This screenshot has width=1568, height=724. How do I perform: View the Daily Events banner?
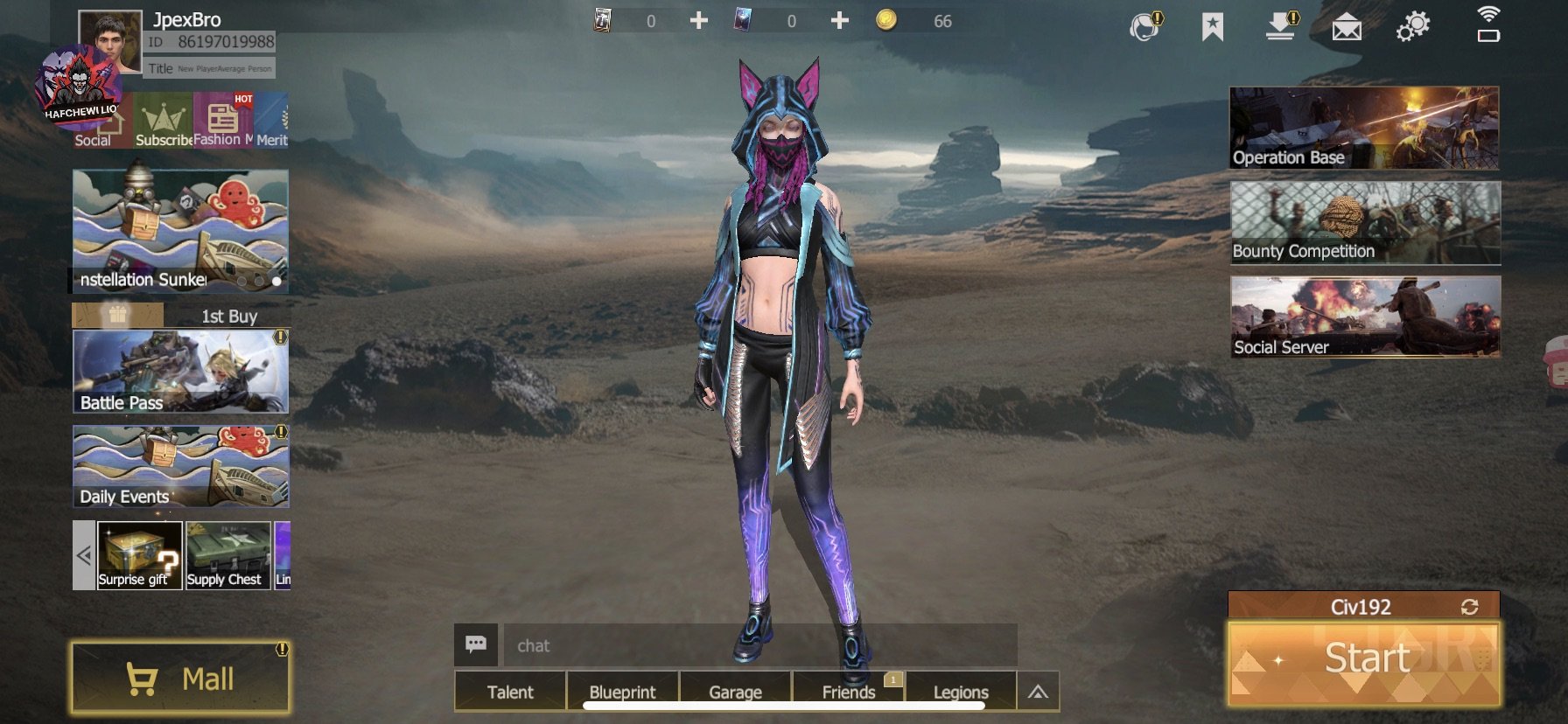[180, 467]
